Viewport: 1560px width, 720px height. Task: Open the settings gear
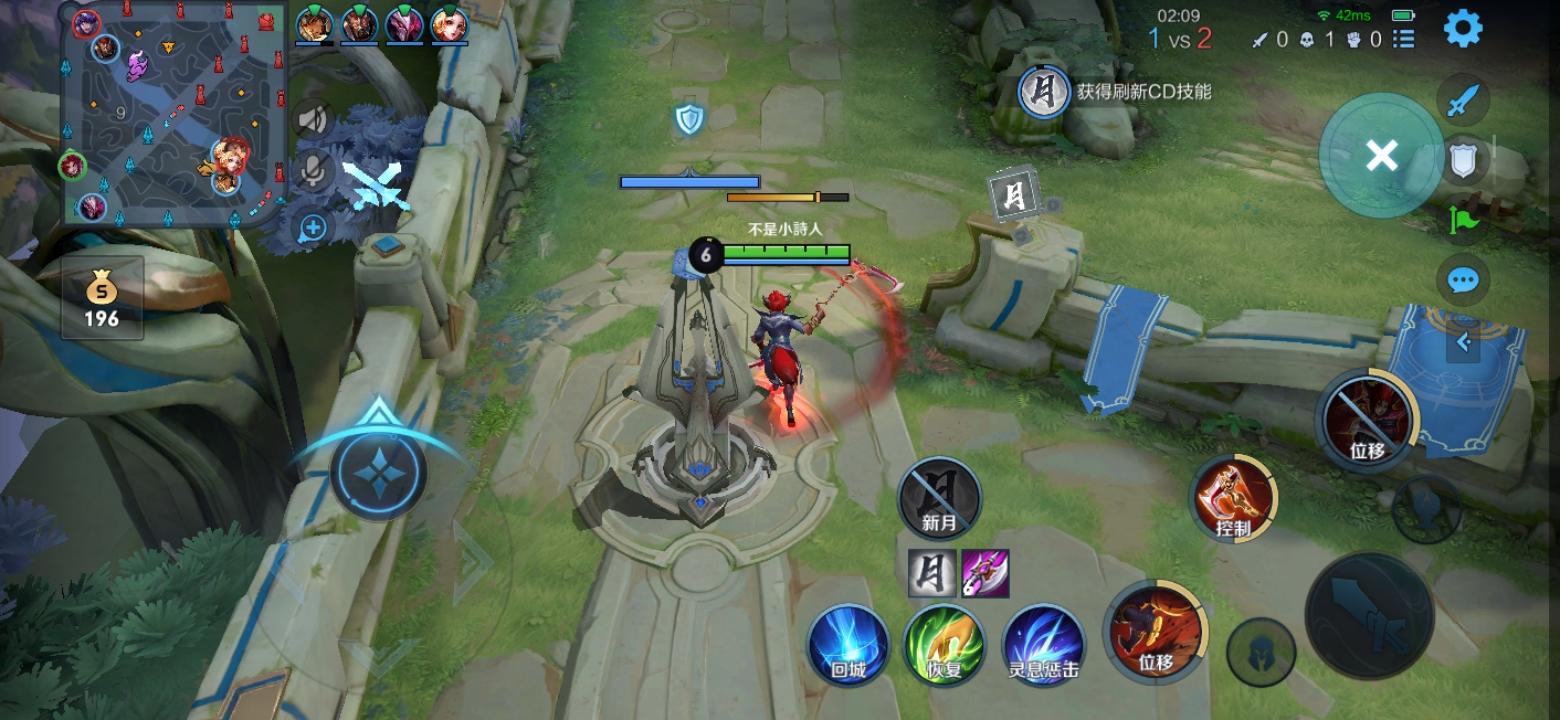pyautogui.click(x=1463, y=27)
